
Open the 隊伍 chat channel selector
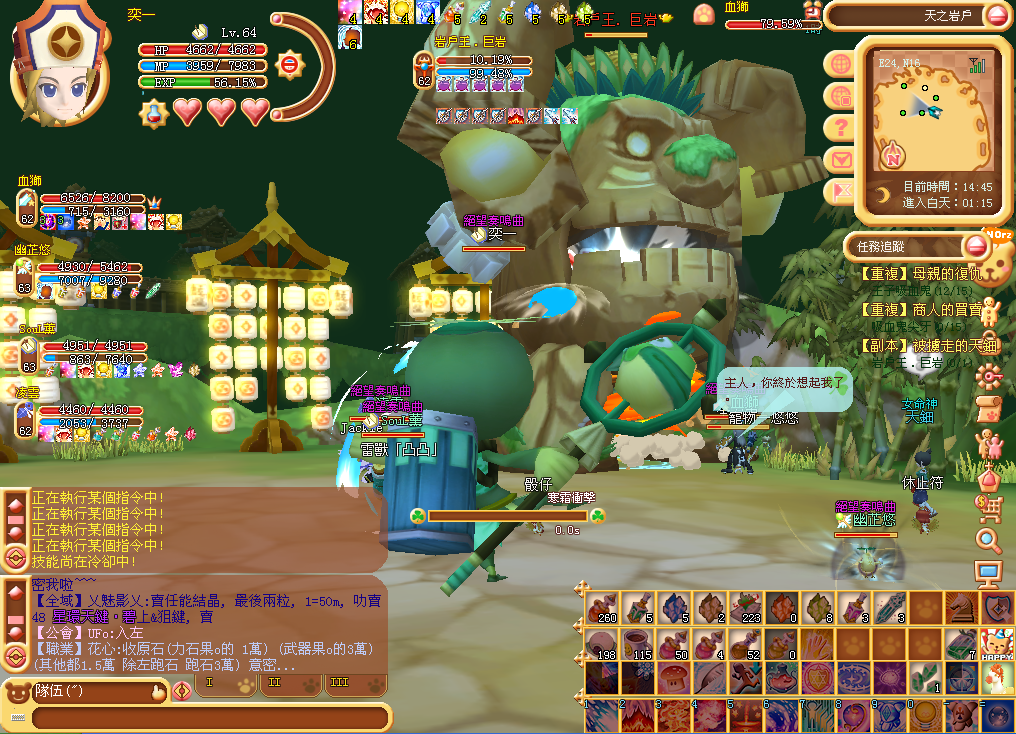[x=85, y=690]
